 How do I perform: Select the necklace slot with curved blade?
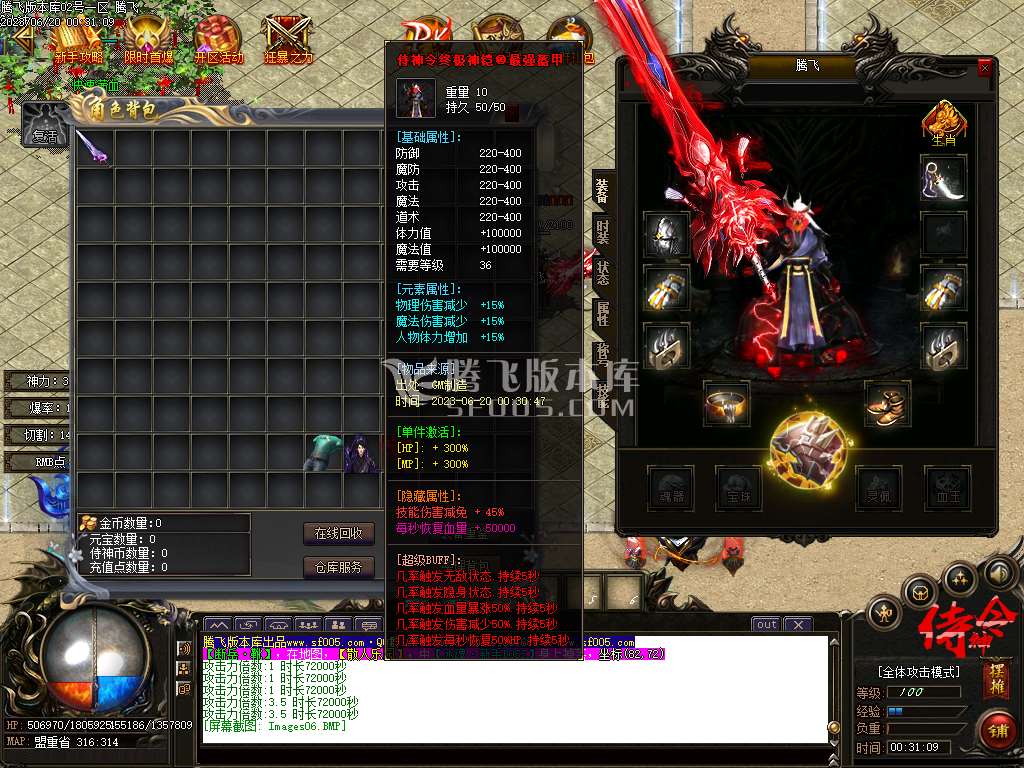tap(943, 179)
